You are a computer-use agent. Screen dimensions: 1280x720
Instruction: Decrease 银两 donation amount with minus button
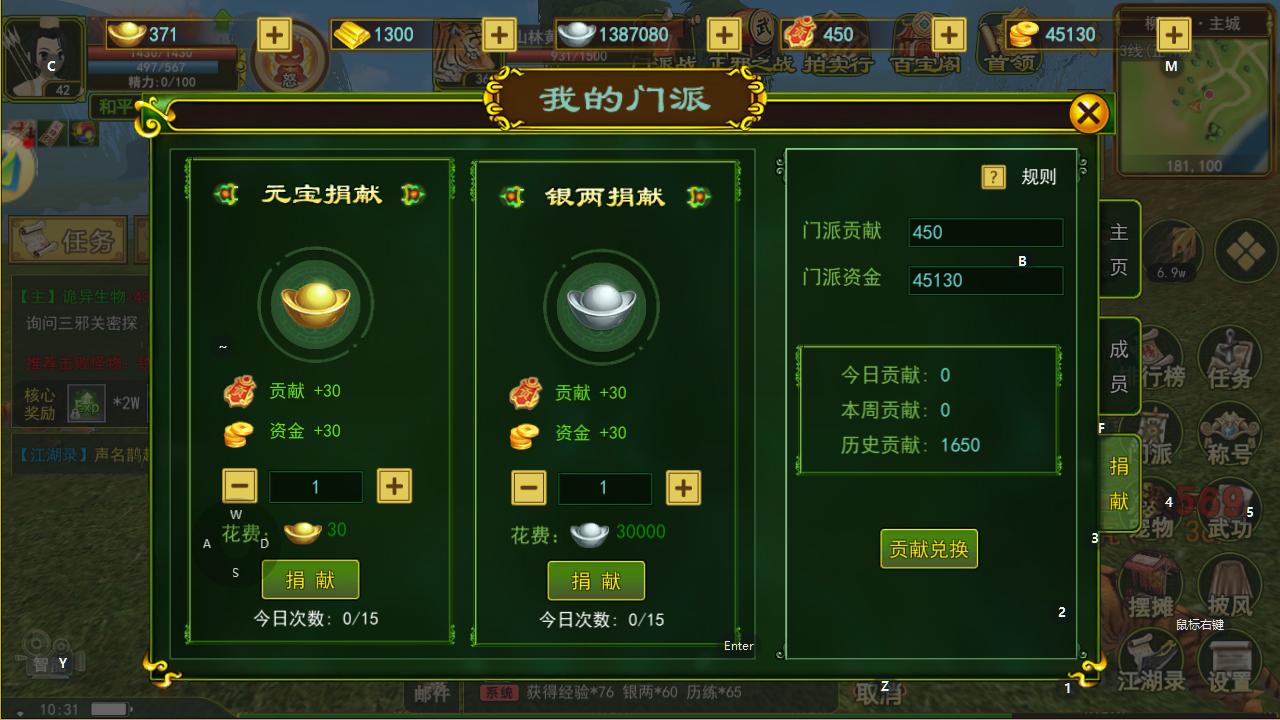528,488
